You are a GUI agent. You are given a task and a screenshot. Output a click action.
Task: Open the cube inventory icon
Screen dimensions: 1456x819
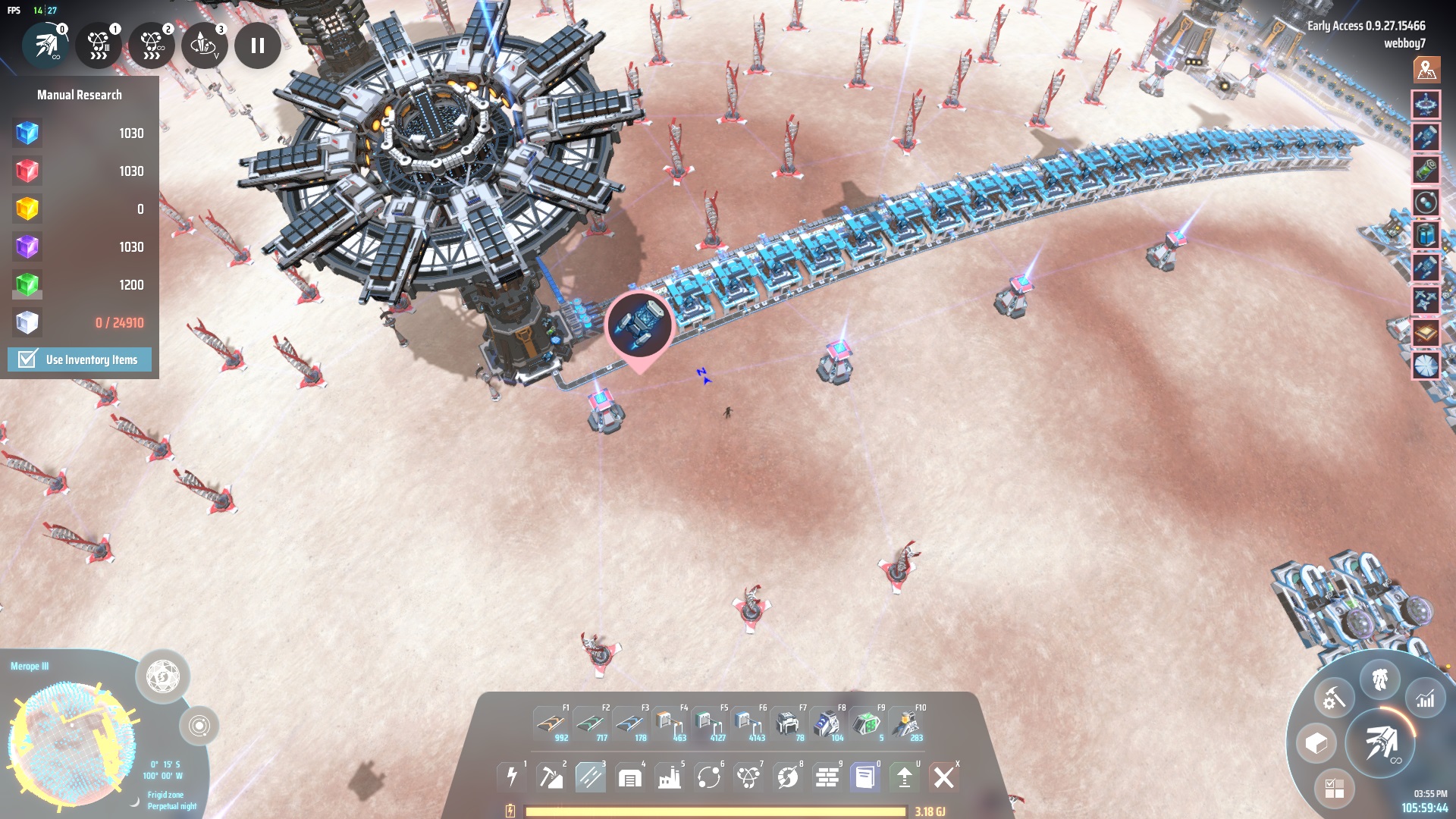pos(1316,743)
